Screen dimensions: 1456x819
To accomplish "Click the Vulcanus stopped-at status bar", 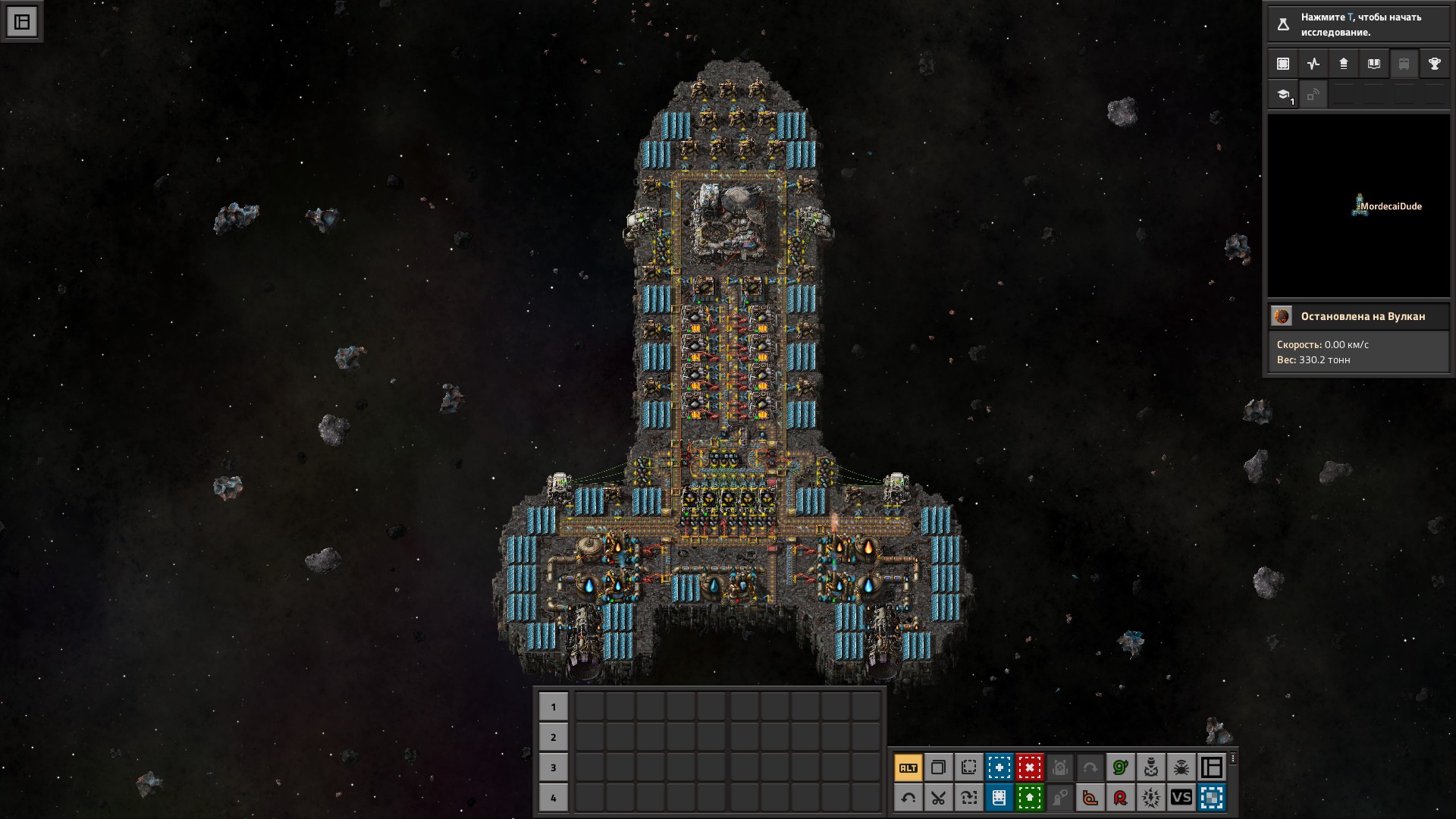I will (1358, 316).
